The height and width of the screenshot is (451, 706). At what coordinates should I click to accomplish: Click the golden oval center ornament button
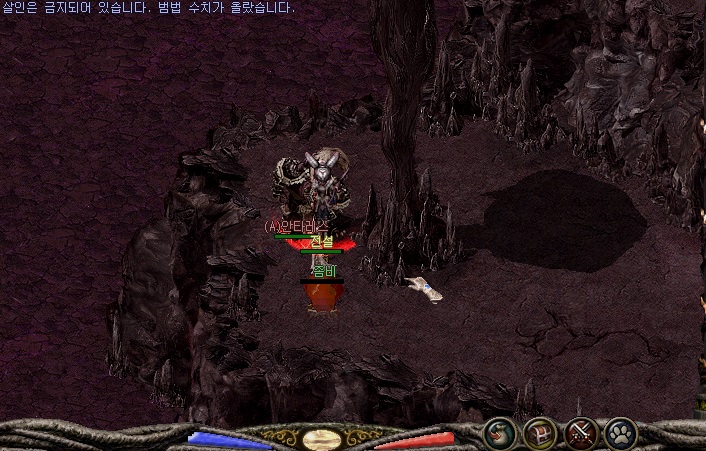point(322,439)
